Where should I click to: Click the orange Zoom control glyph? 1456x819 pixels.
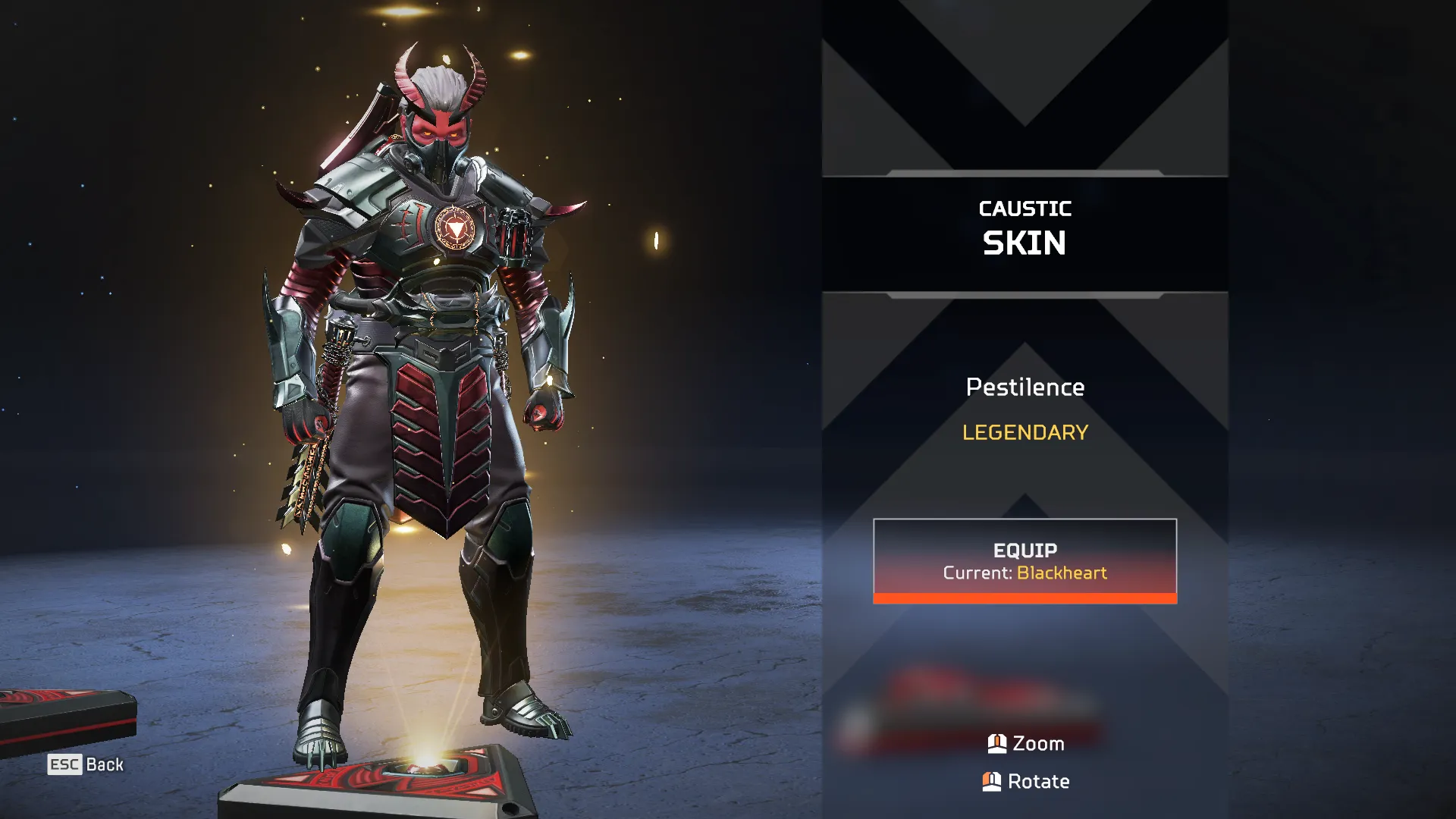[997, 743]
